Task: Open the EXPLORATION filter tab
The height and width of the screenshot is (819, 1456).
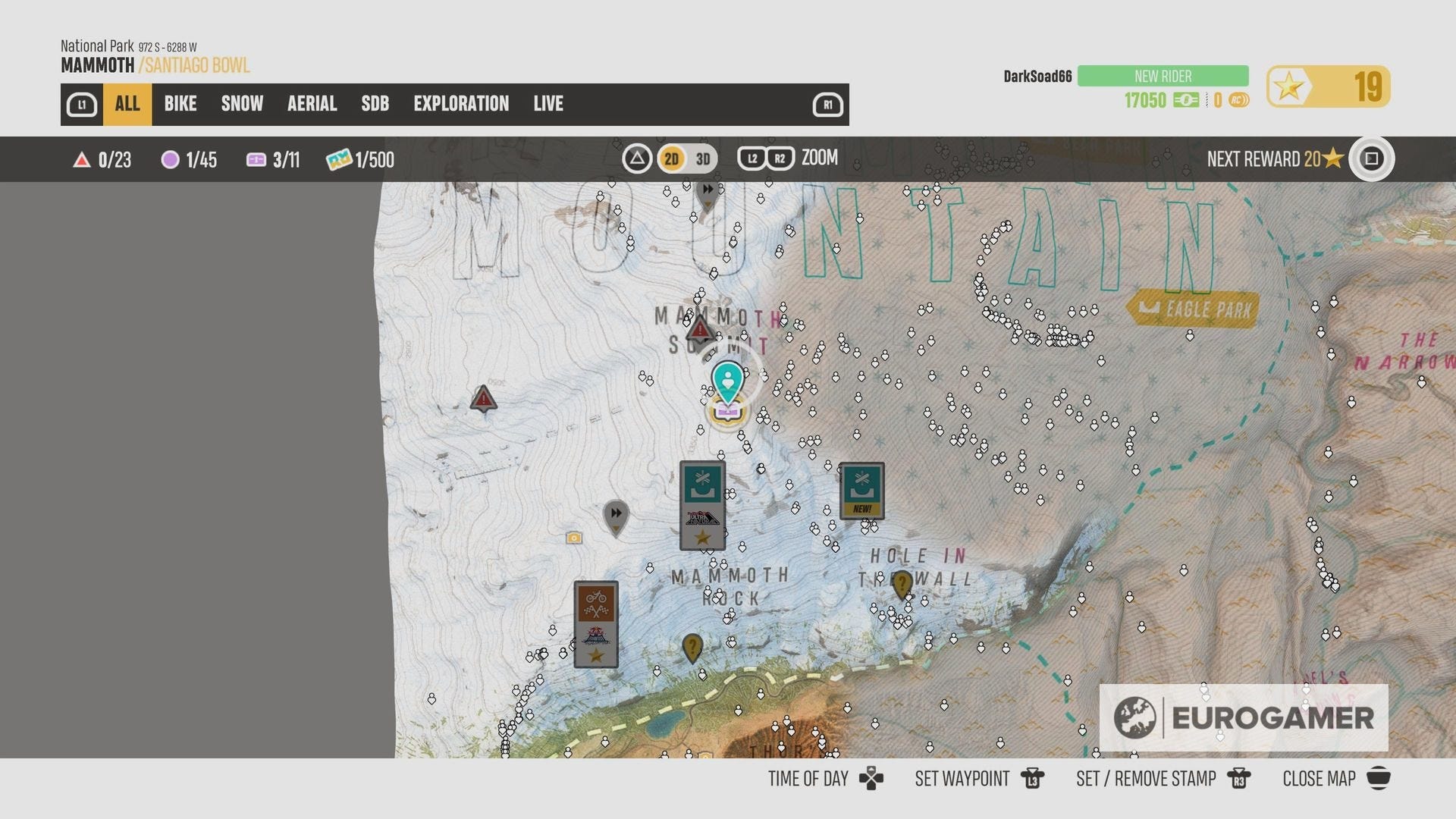Action: tap(461, 104)
